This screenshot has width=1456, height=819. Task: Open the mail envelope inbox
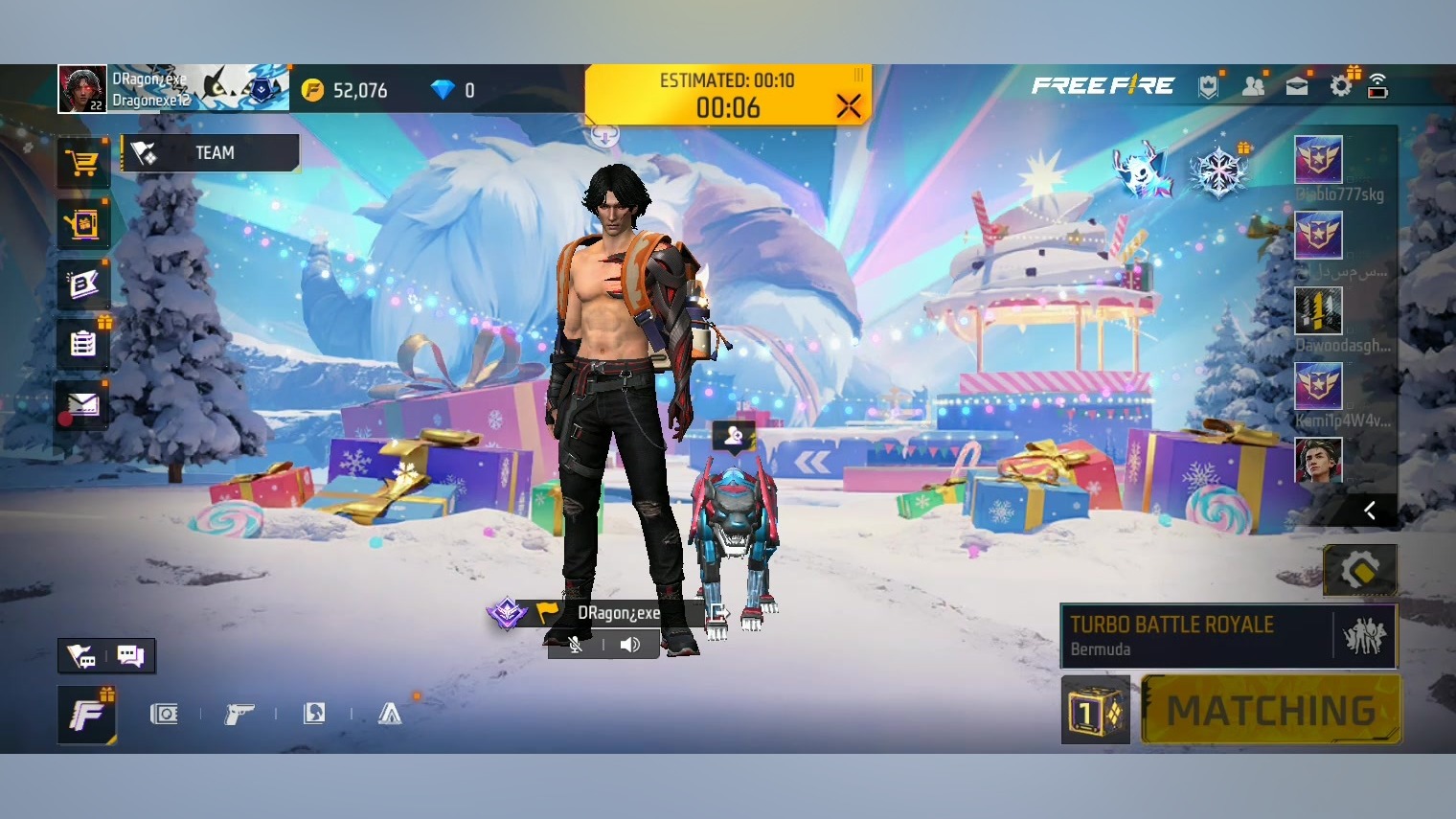point(82,405)
